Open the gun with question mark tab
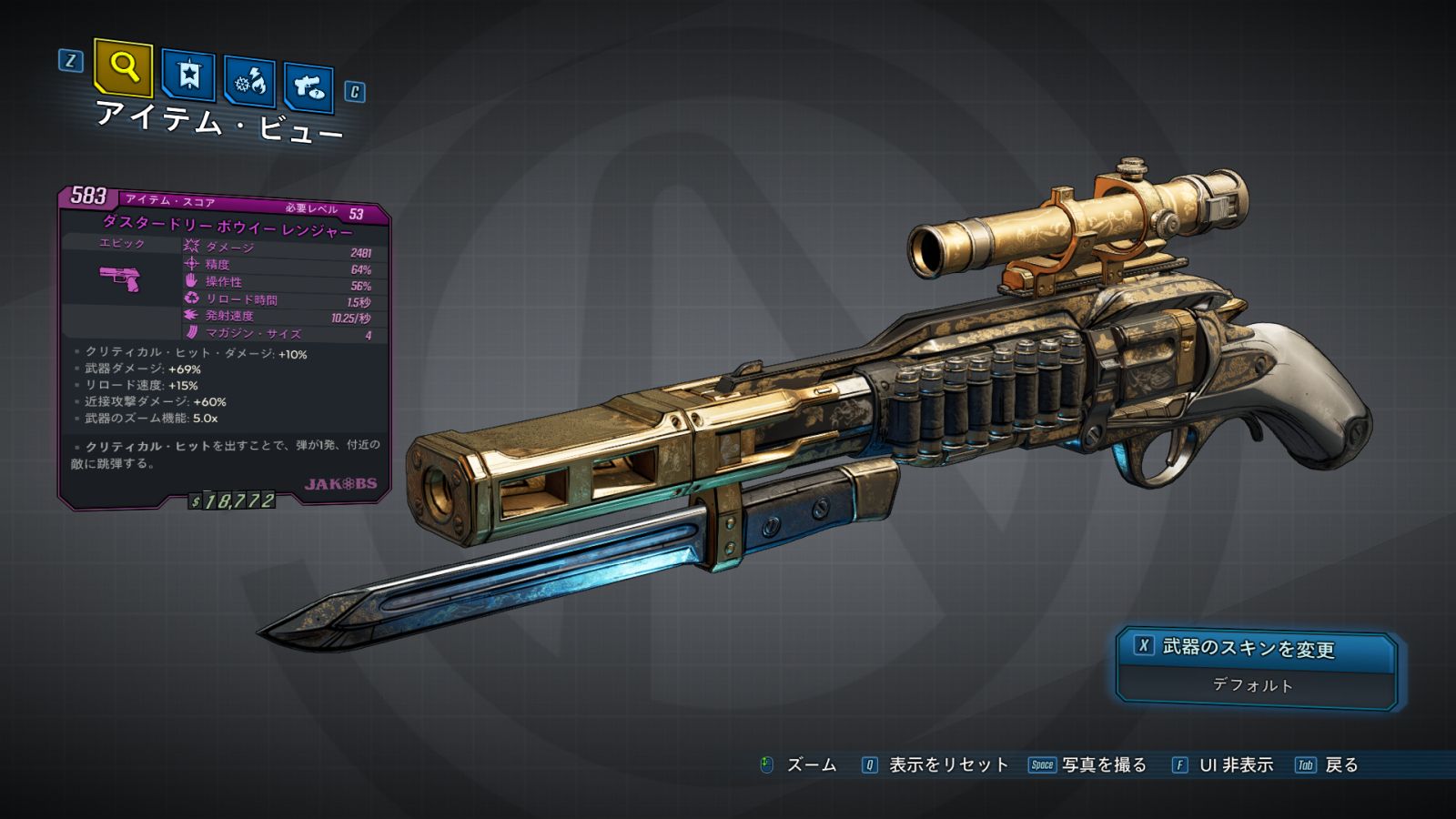The image size is (1456, 819). pos(308,88)
